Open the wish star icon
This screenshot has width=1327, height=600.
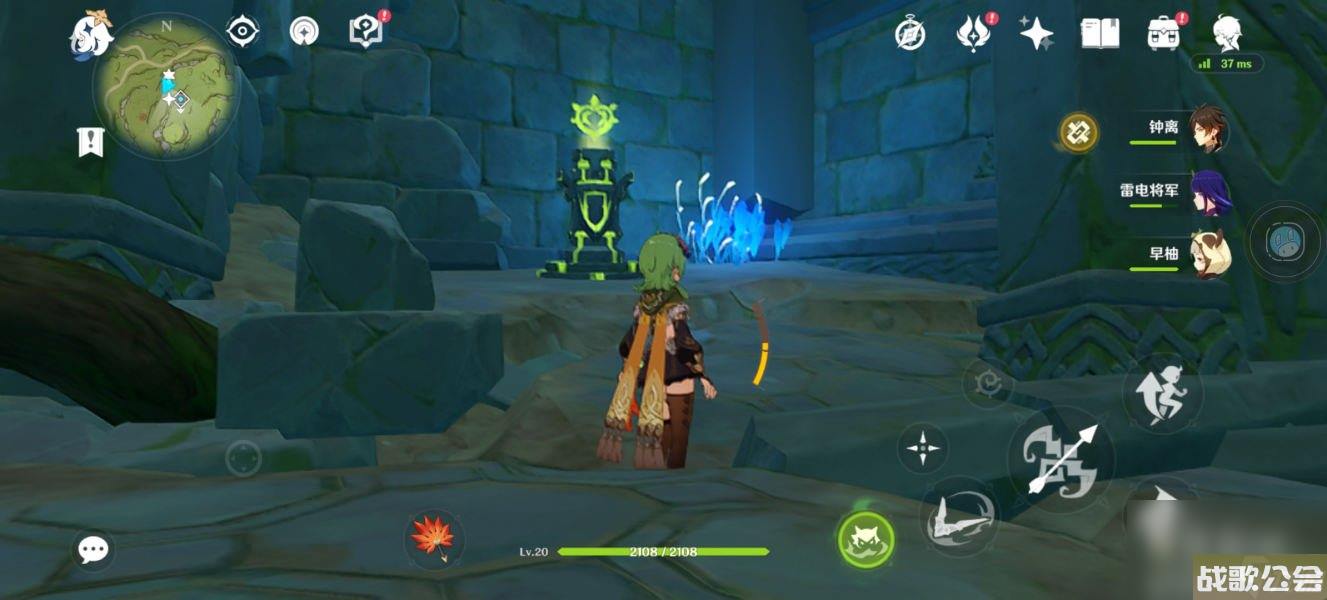(x=1036, y=35)
